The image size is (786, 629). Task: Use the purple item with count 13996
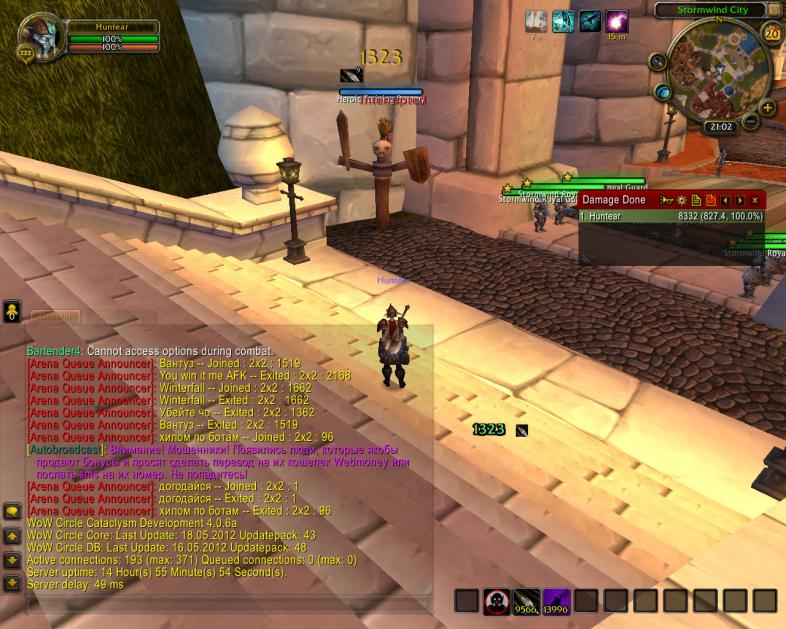pos(556,600)
